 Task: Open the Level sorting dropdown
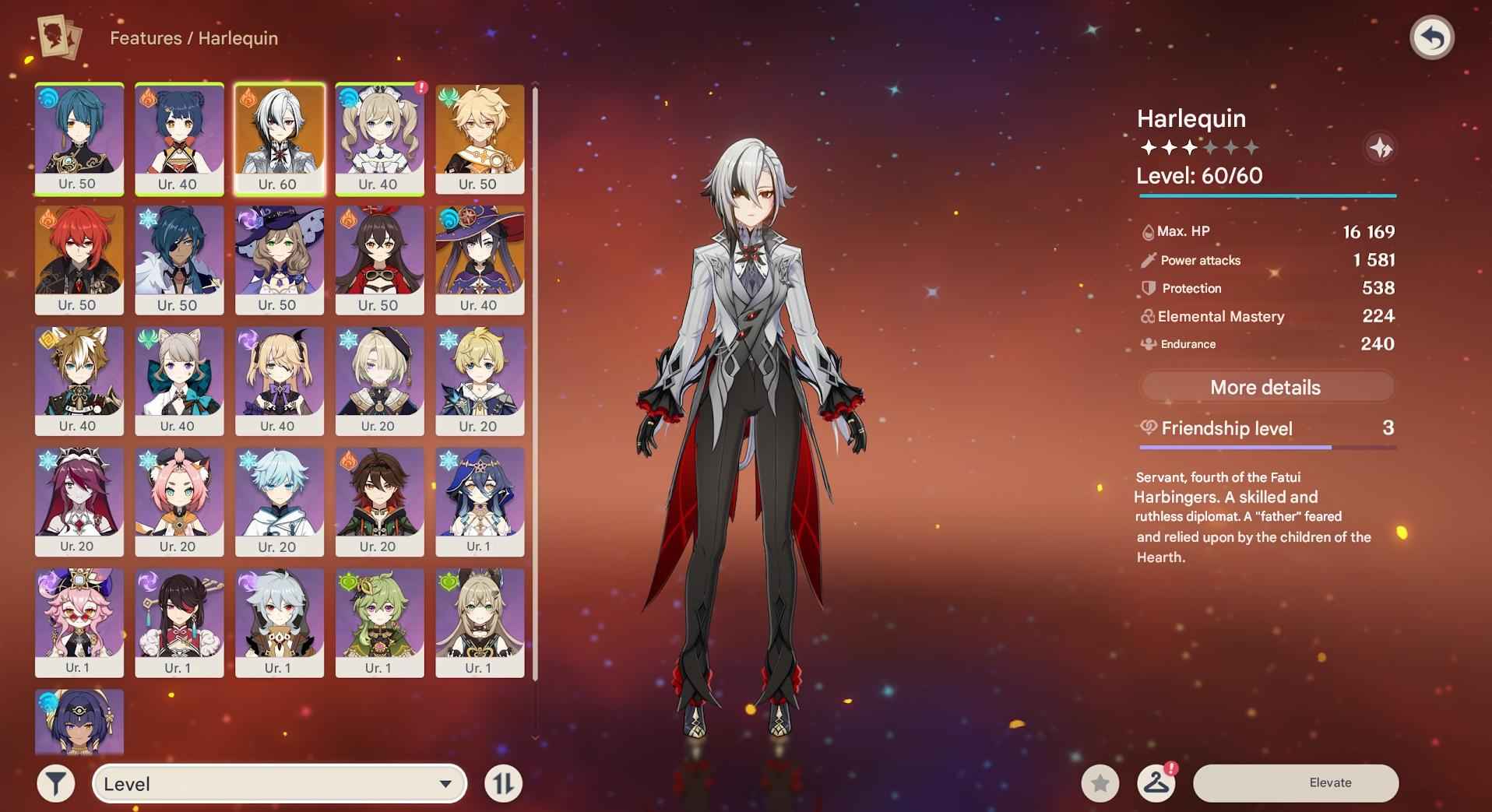click(280, 783)
